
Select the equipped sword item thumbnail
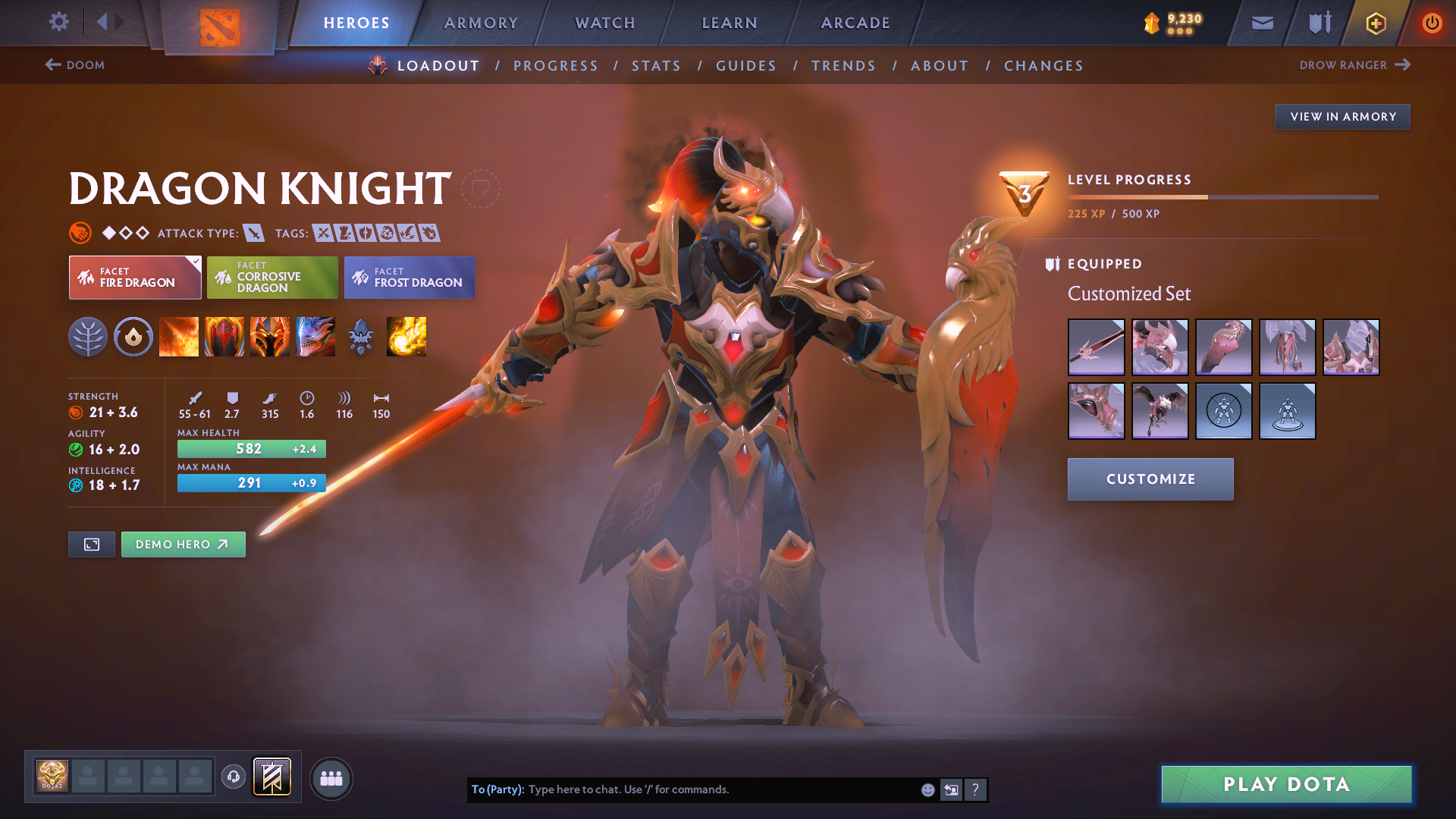[x=1096, y=347]
